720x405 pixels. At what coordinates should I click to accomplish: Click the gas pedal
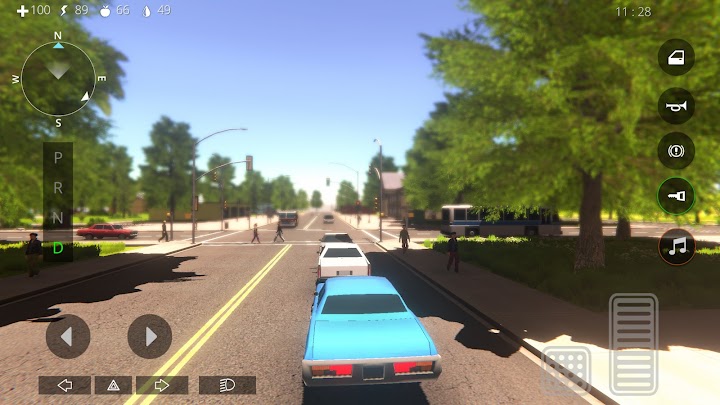633,343
